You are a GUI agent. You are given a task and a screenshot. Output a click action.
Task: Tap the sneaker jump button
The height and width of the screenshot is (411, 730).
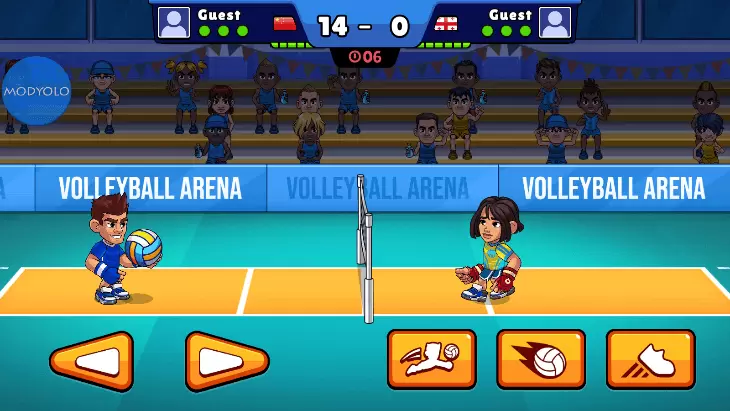[650, 359]
